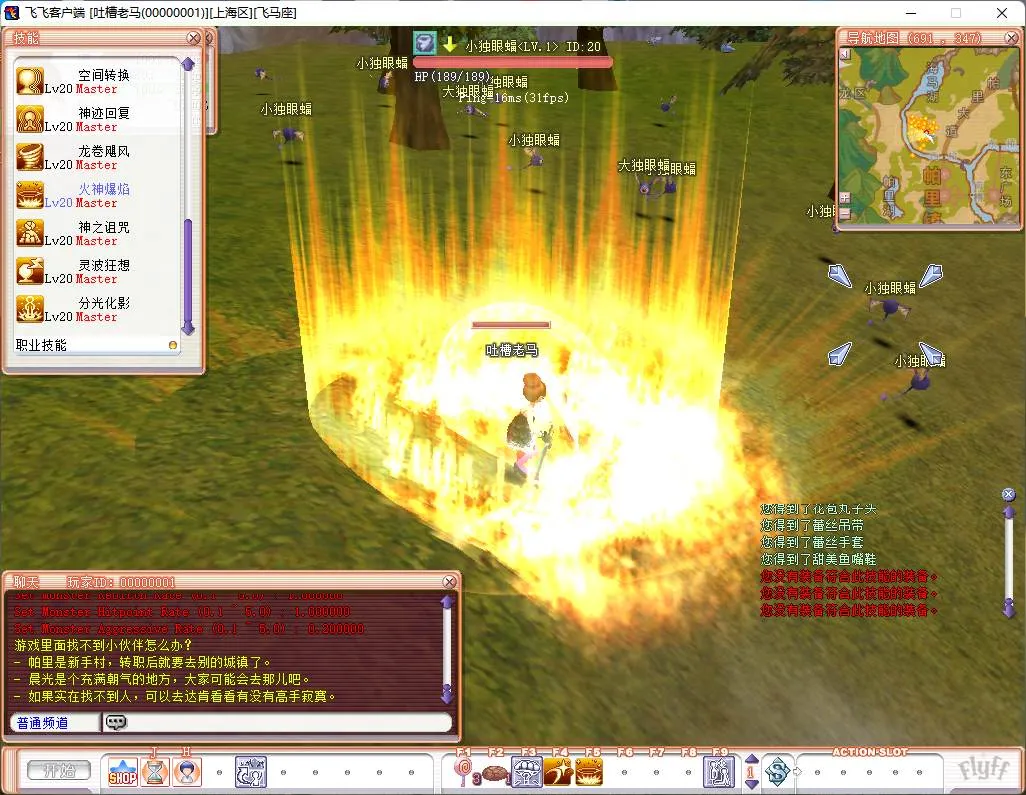Select the 空间转换 skill
1026x795 pixels.
(x=30, y=81)
